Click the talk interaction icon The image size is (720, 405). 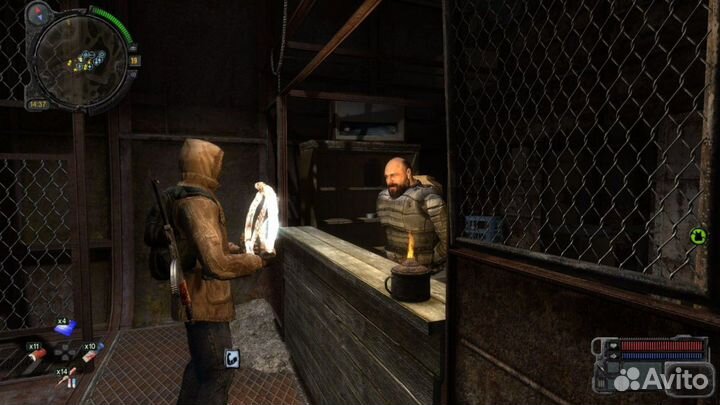tap(232, 358)
